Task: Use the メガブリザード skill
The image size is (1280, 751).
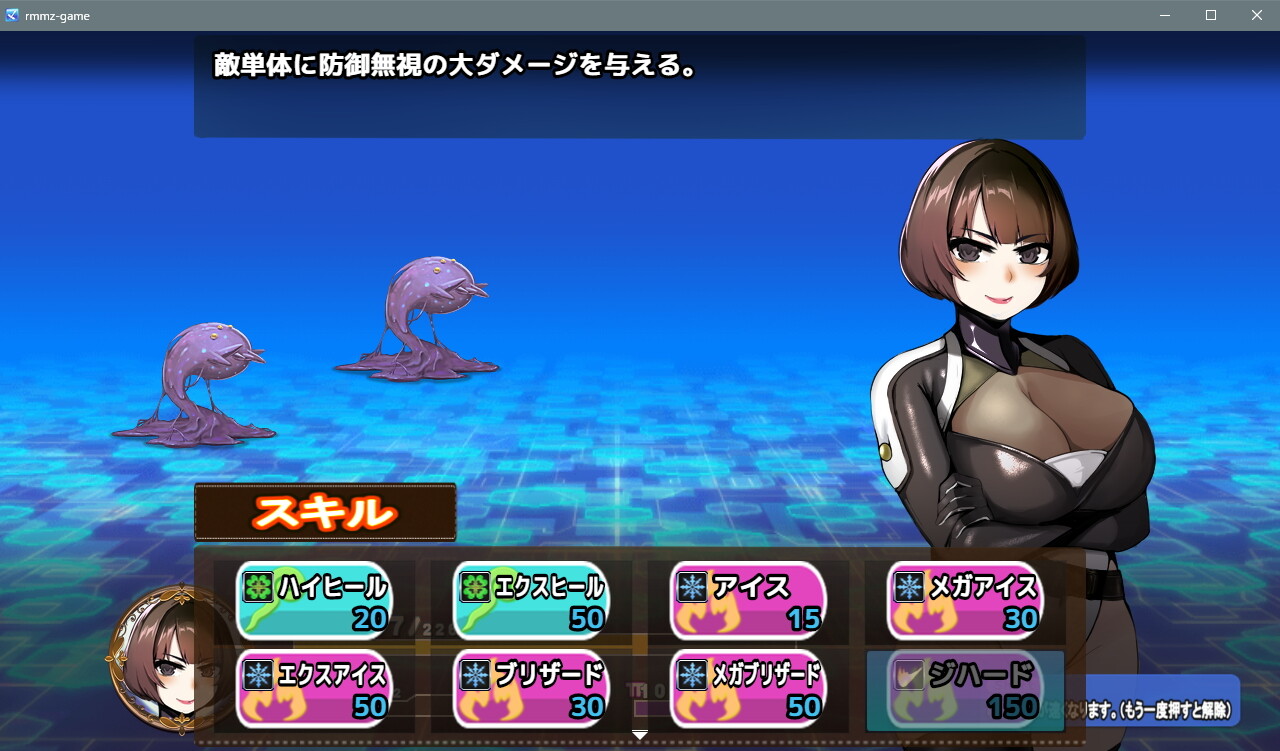Action: 748,687
